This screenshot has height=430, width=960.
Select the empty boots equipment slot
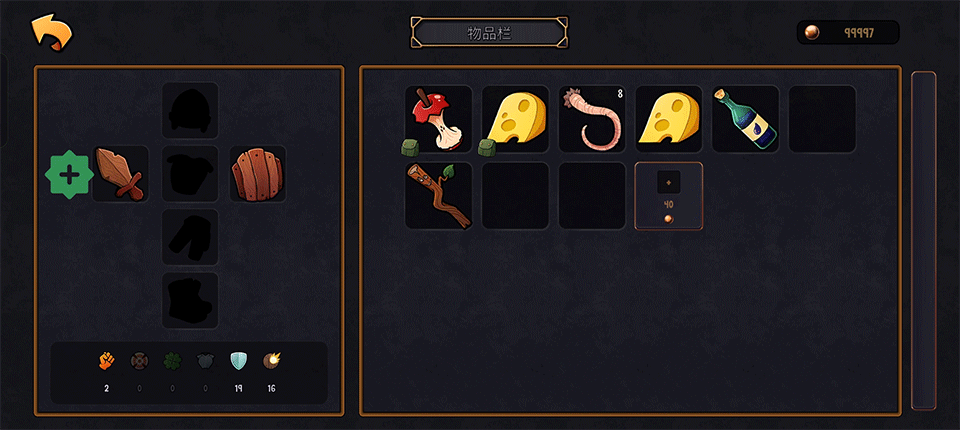[x=190, y=300]
